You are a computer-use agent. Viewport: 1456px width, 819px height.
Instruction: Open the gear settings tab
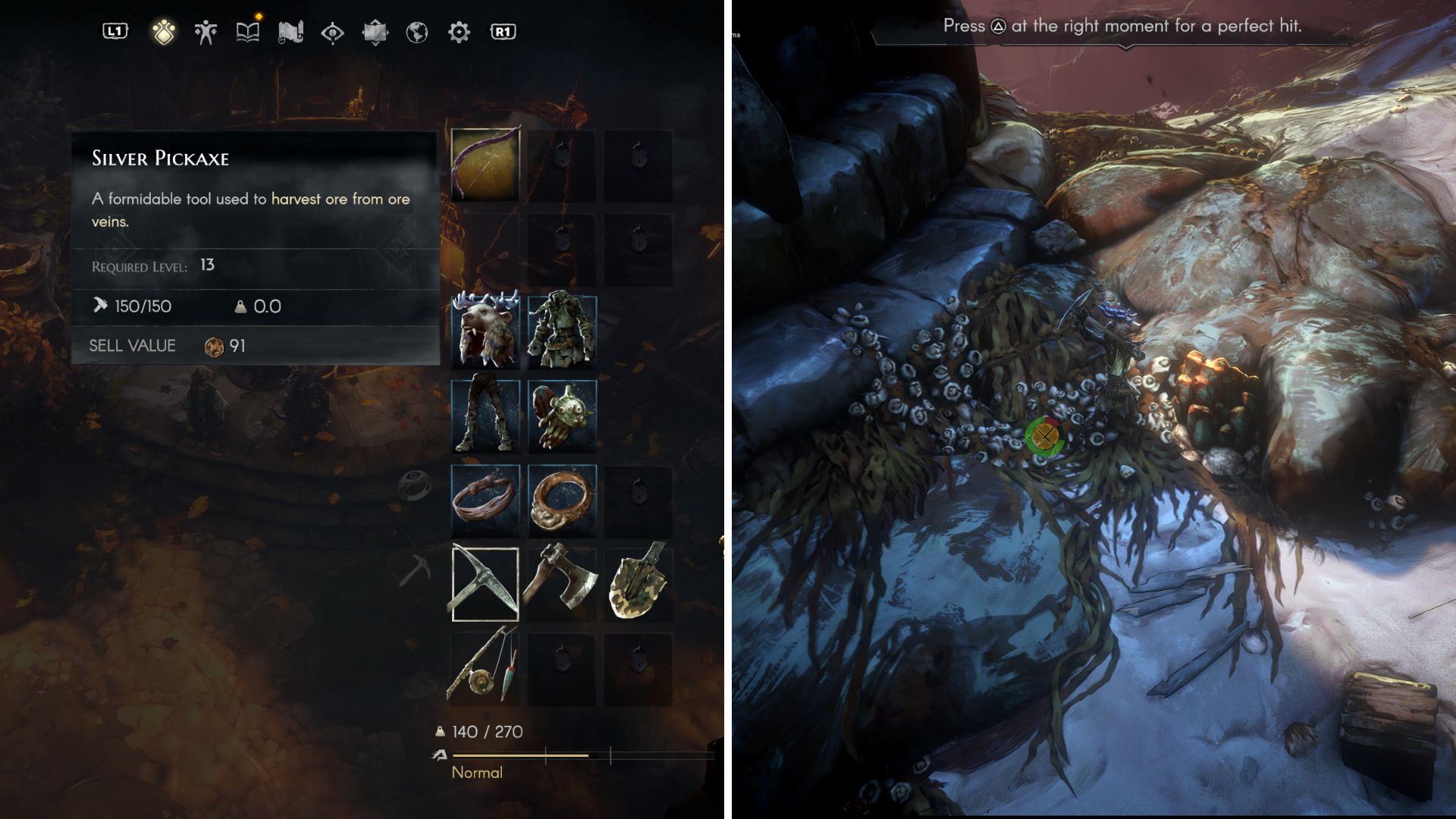(460, 32)
